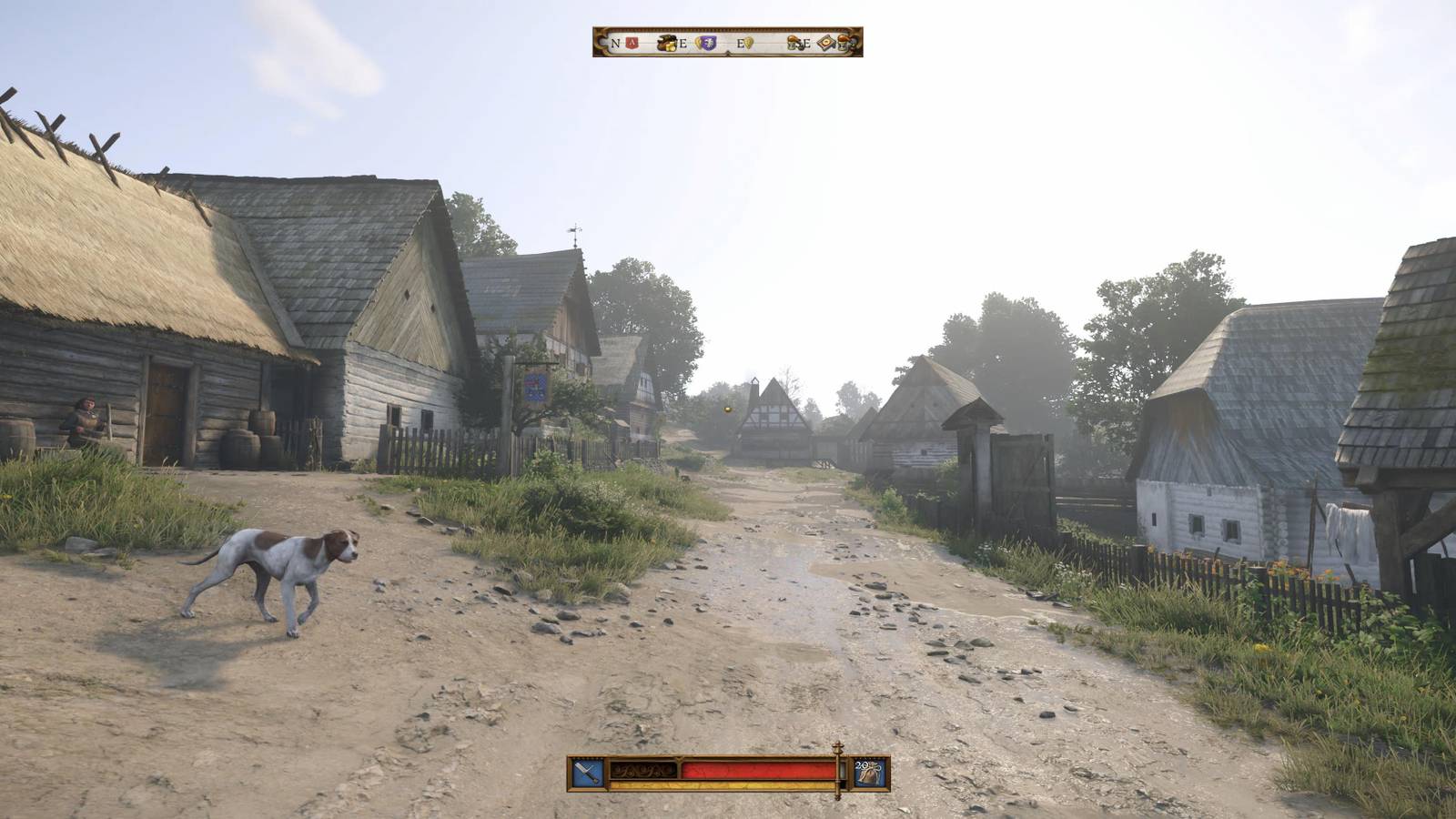
Task: Click the leftmost E direction letter on the compass
Action: [682, 43]
